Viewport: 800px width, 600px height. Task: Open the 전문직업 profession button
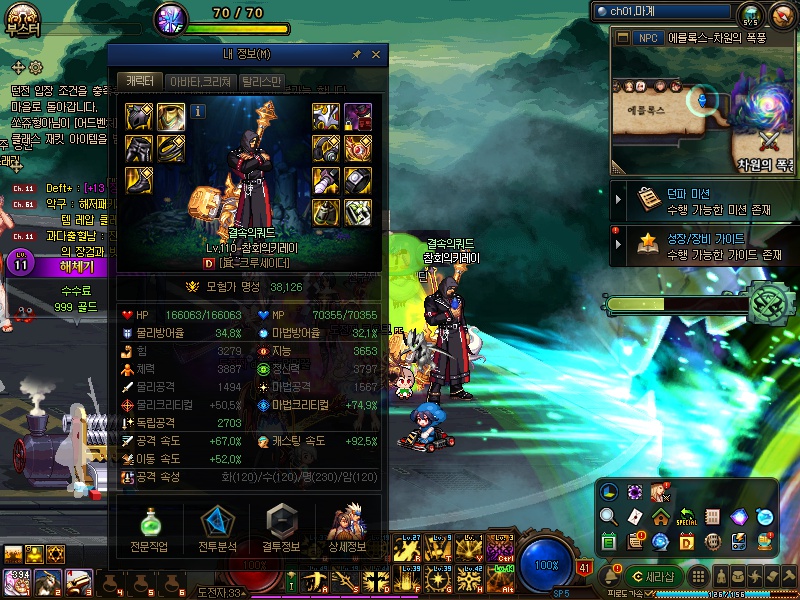[149, 528]
